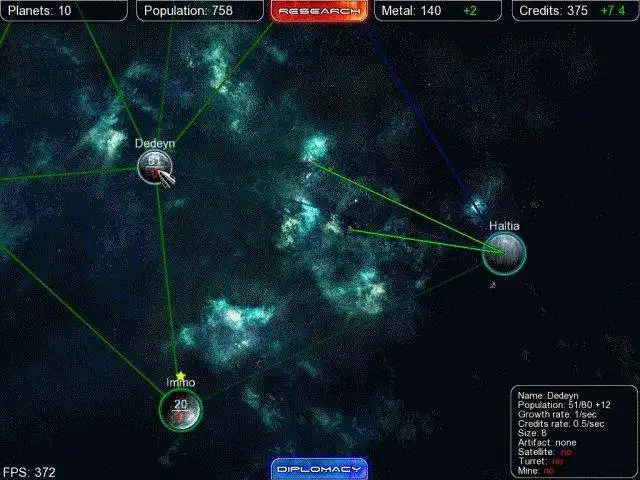Open the Research panel
The image size is (640, 480).
pyautogui.click(x=319, y=11)
